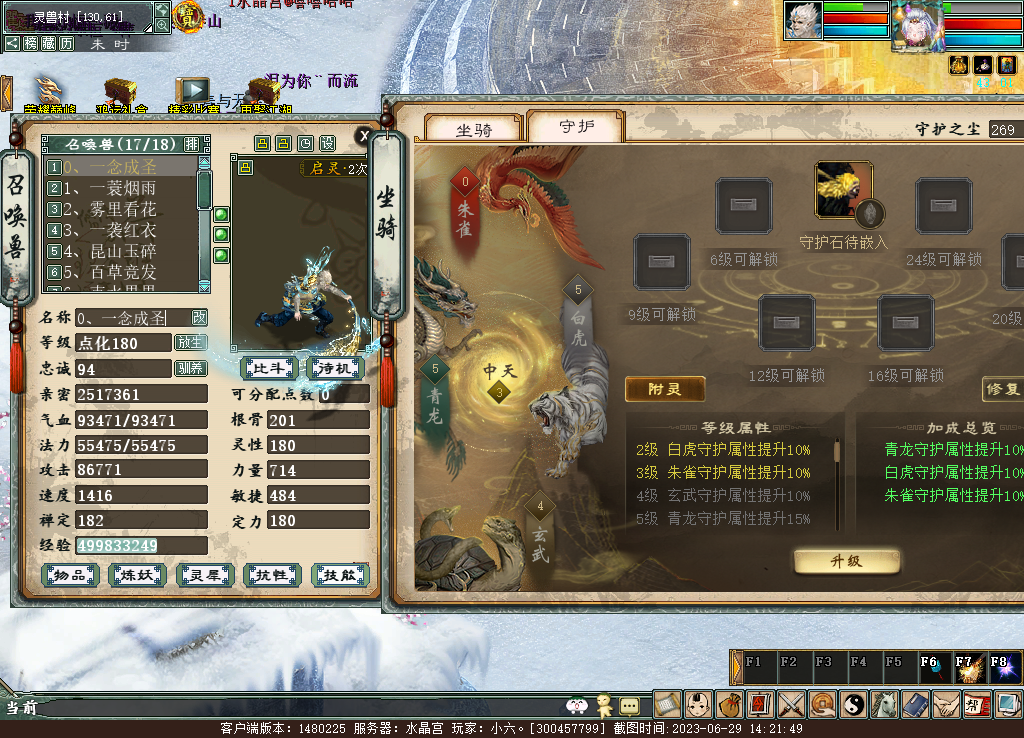This screenshot has width=1024, height=738.
Task: Show the summon's 技能 skills
Action: point(340,575)
